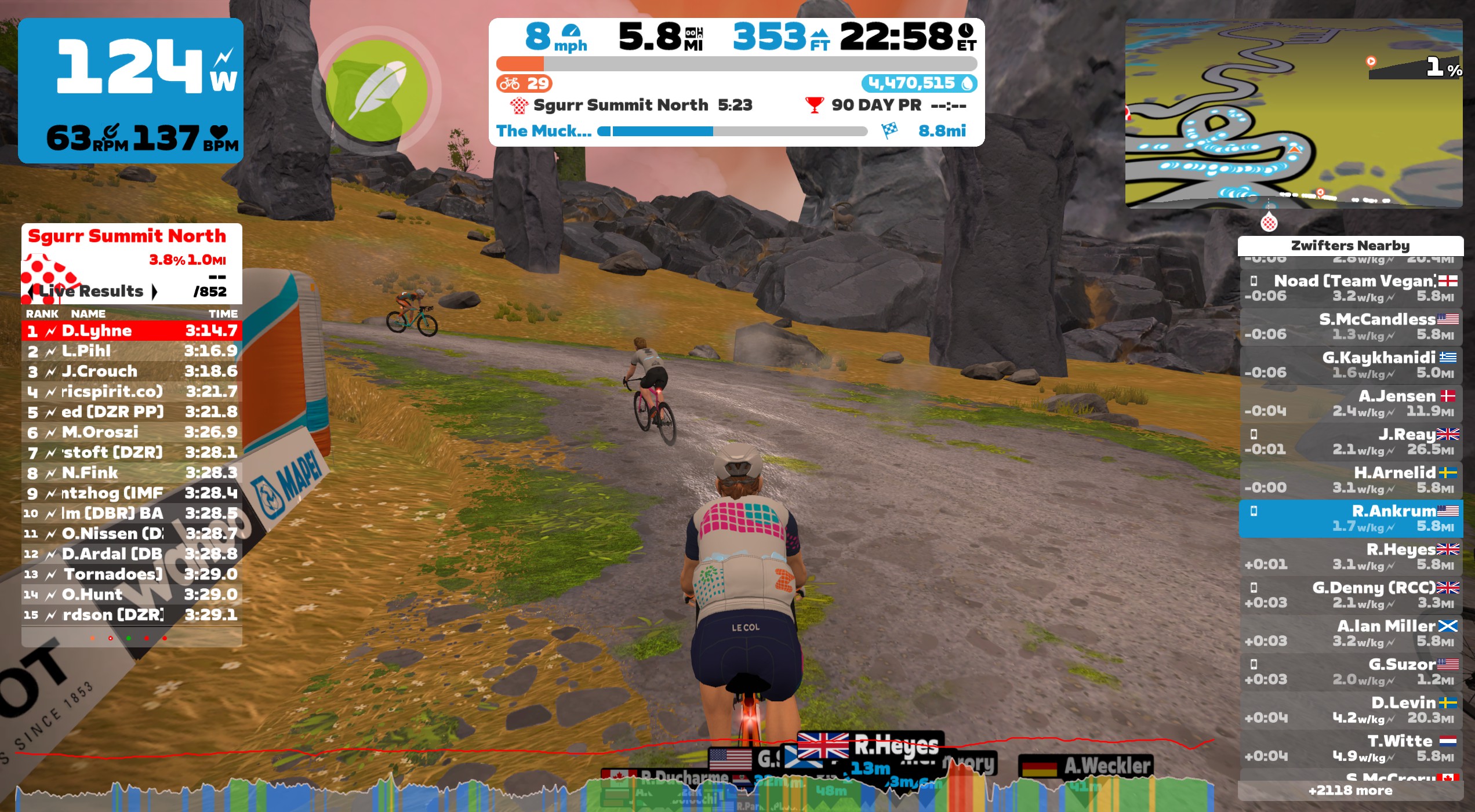Select Live Results previous arrow
This screenshot has width=1475, height=812.
tap(31, 291)
